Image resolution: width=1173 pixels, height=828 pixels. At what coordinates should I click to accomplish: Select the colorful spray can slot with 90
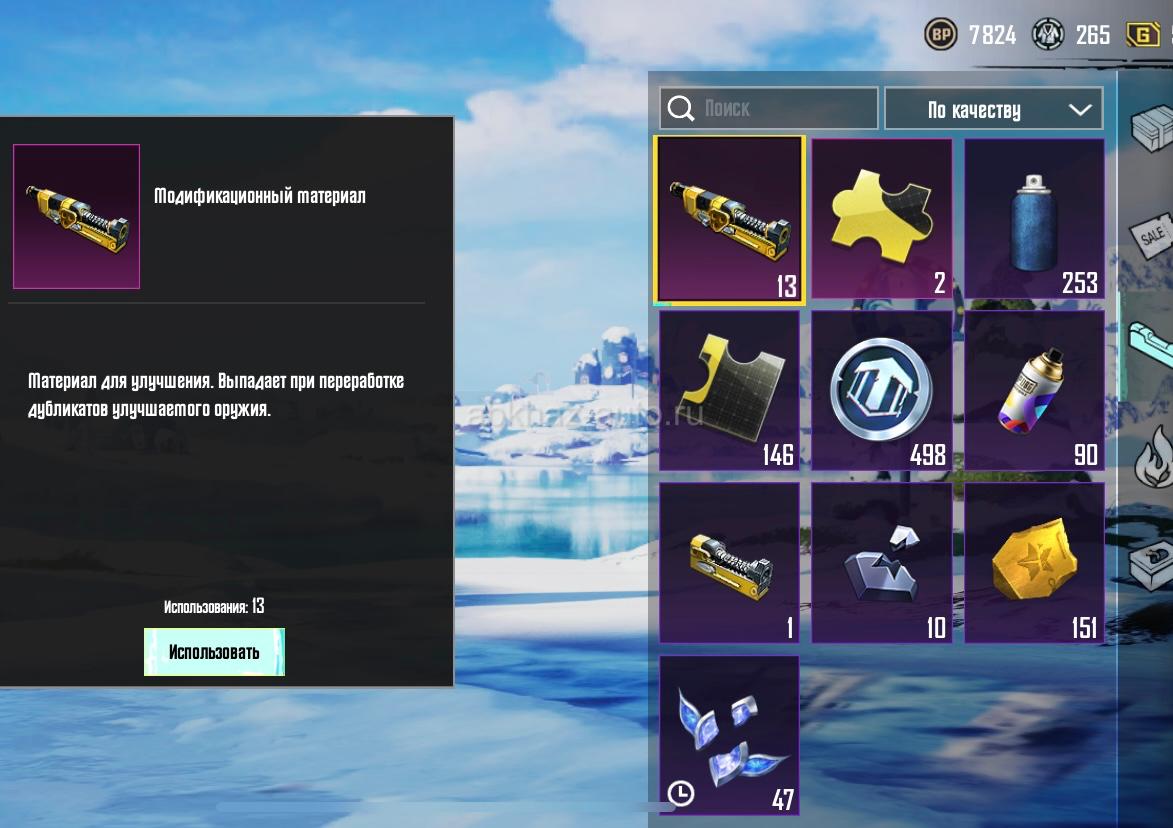(1034, 390)
